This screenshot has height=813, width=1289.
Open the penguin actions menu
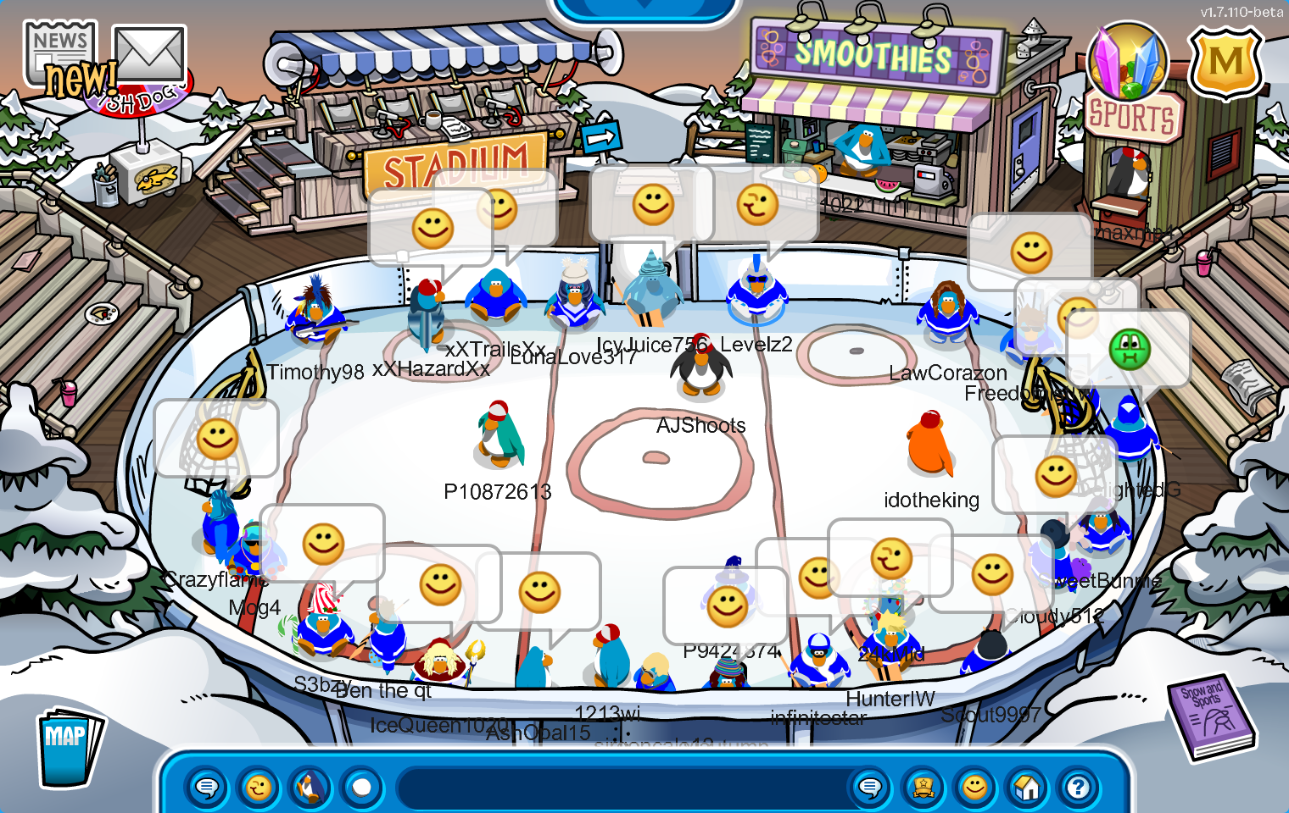point(310,788)
